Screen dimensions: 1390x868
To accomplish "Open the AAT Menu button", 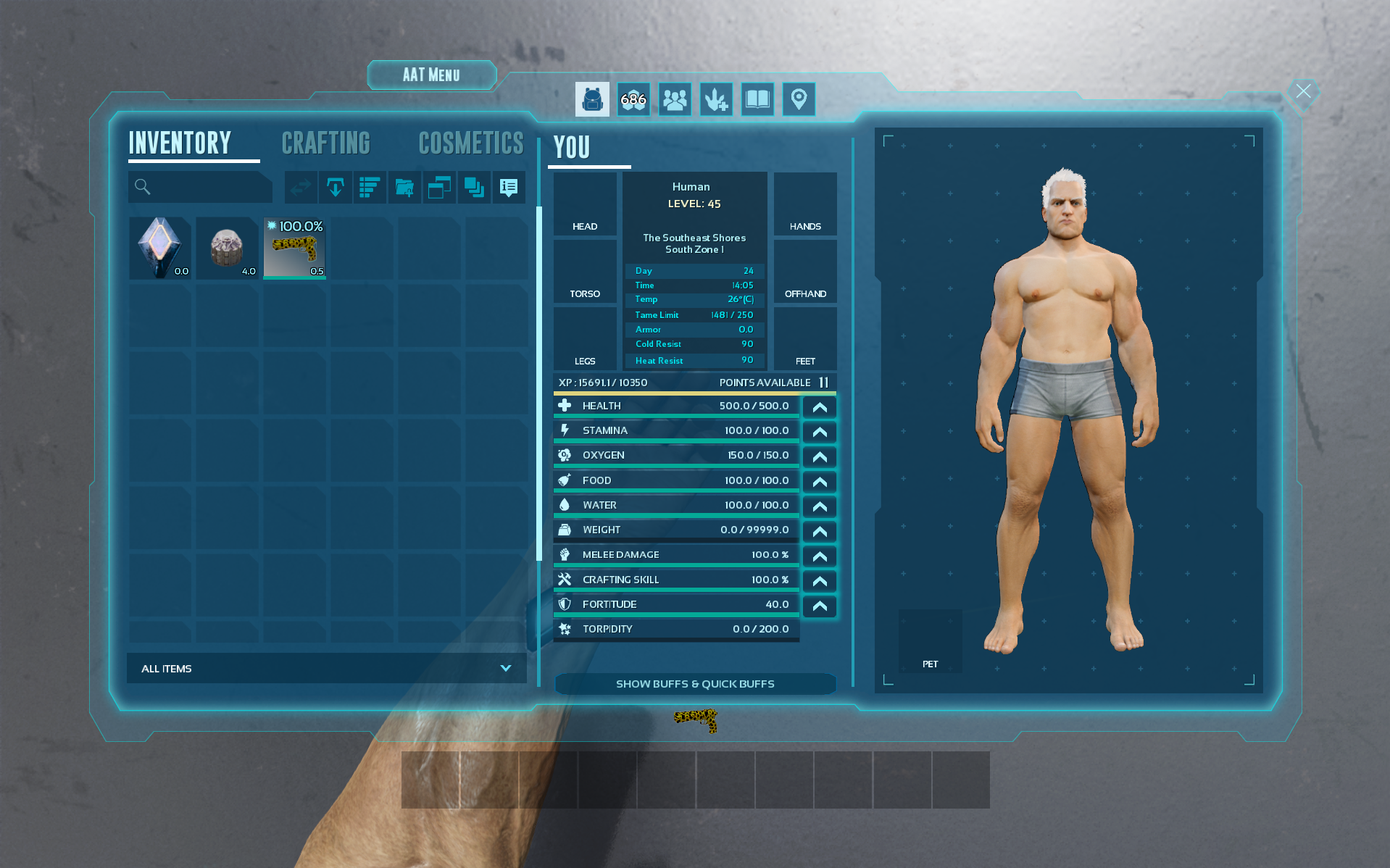I will pyautogui.click(x=431, y=75).
